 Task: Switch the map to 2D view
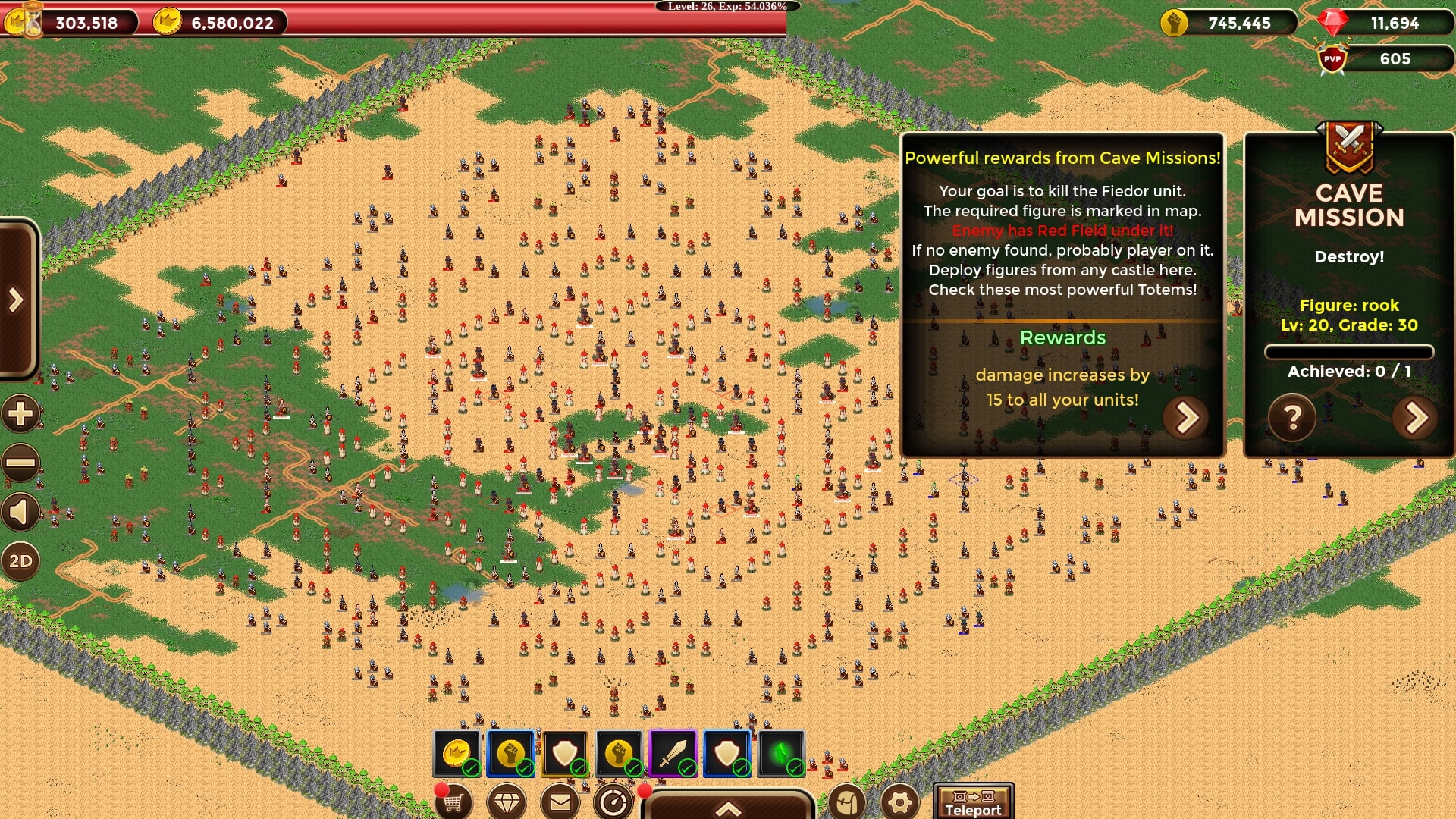[20, 561]
